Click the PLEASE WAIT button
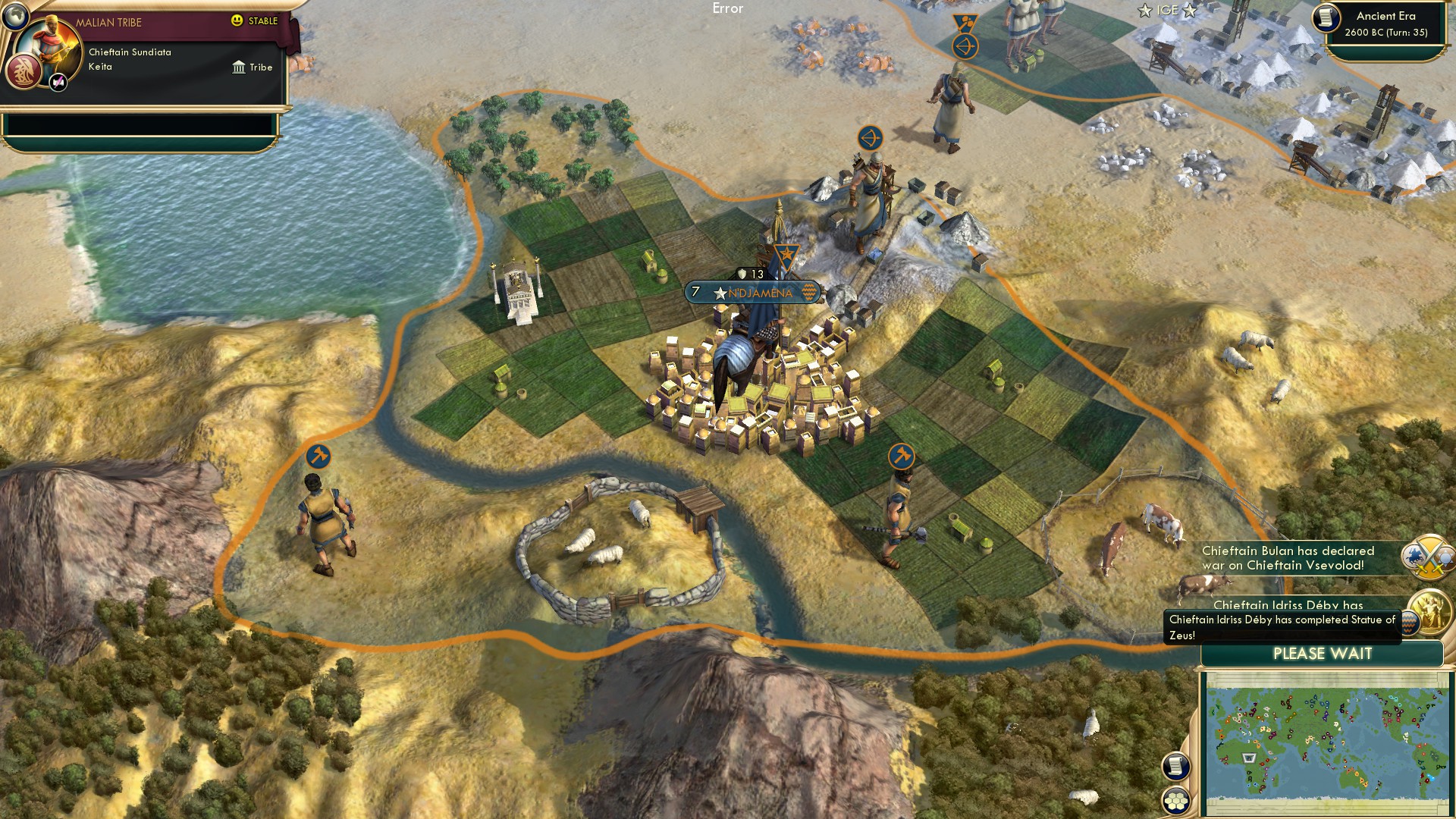Image resolution: width=1456 pixels, height=819 pixels. click(1323, 654)
